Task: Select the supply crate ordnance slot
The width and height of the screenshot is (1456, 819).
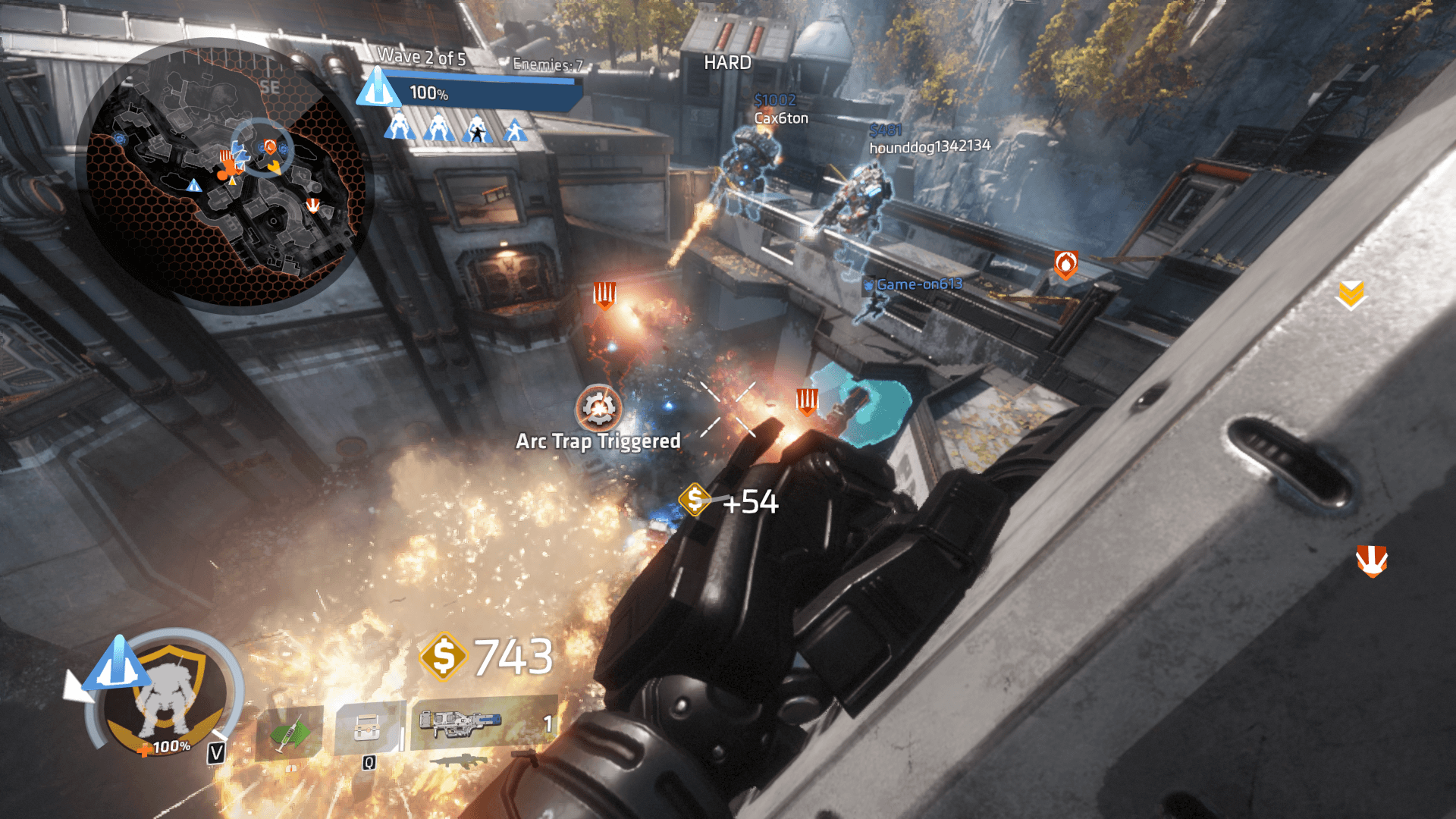Action: (x=368, y=728)
